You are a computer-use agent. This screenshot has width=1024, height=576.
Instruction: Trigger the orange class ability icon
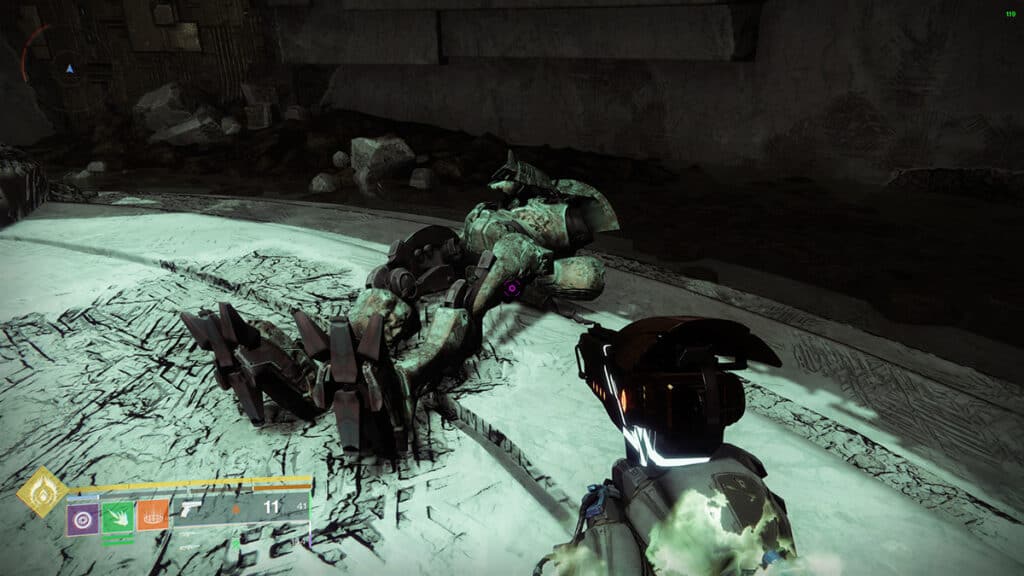(x=152, y=516)
